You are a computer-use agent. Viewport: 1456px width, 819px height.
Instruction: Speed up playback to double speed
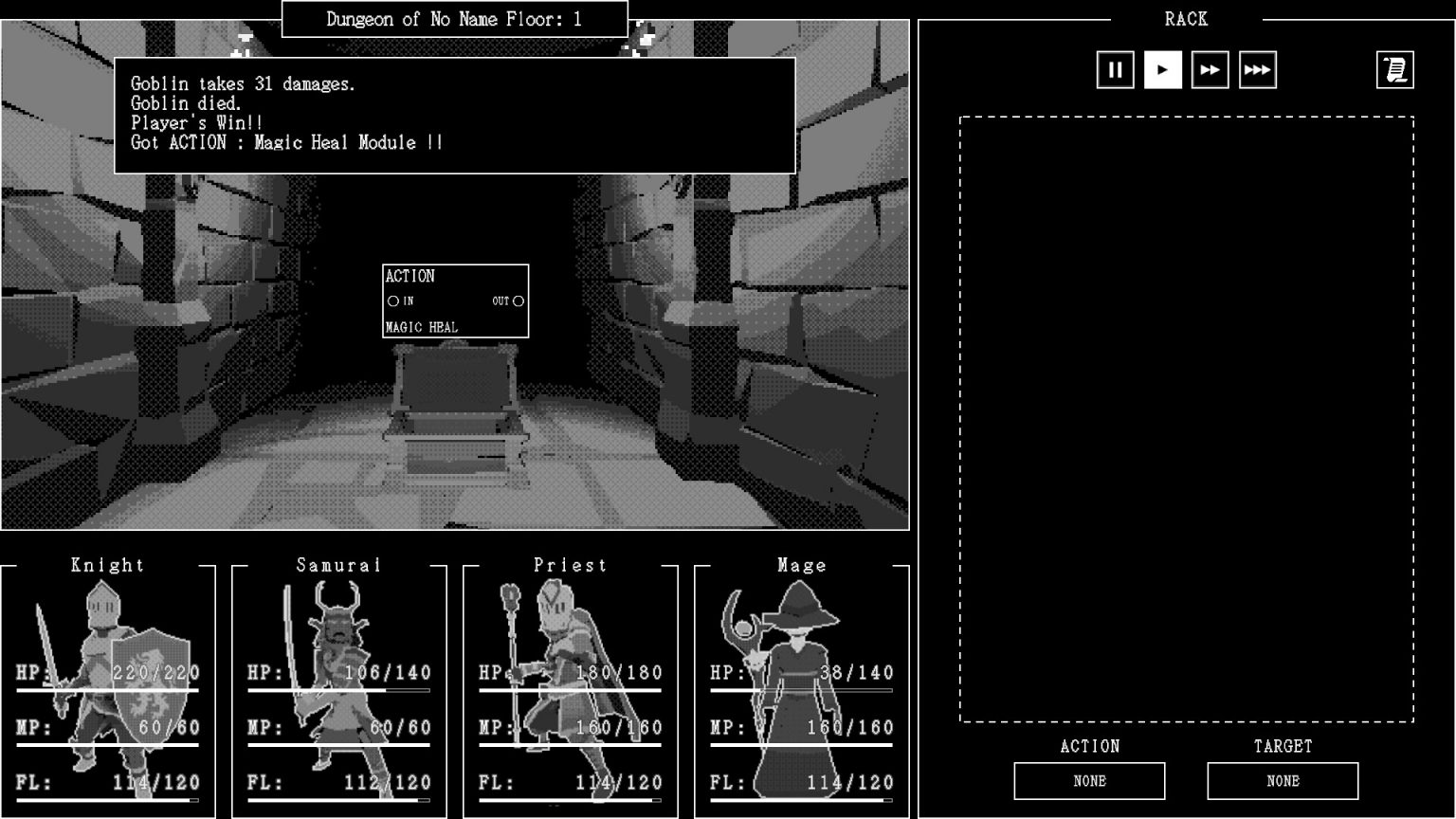[x=1210, y=69]
